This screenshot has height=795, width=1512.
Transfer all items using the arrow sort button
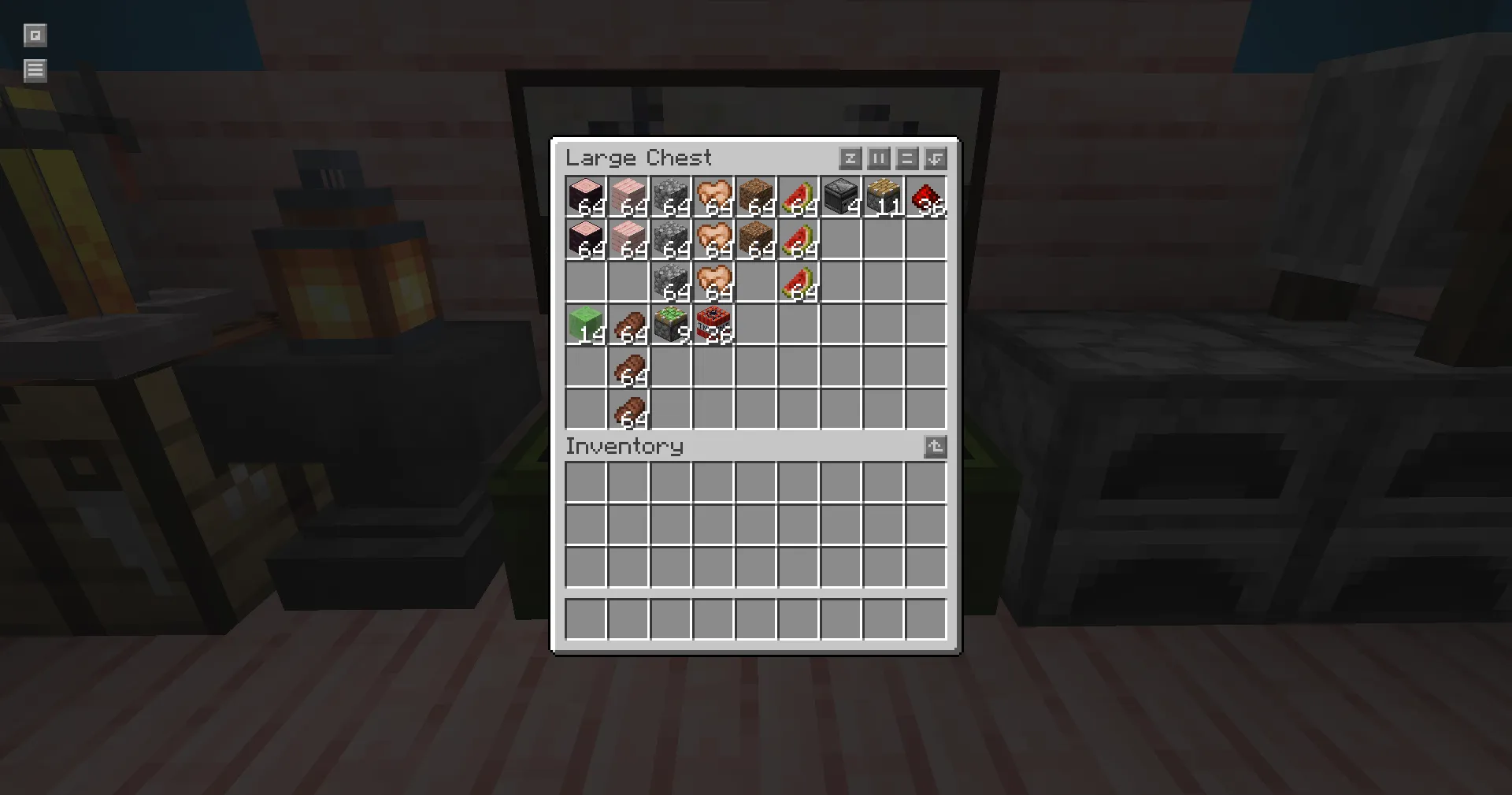click(x=935, y=158)
